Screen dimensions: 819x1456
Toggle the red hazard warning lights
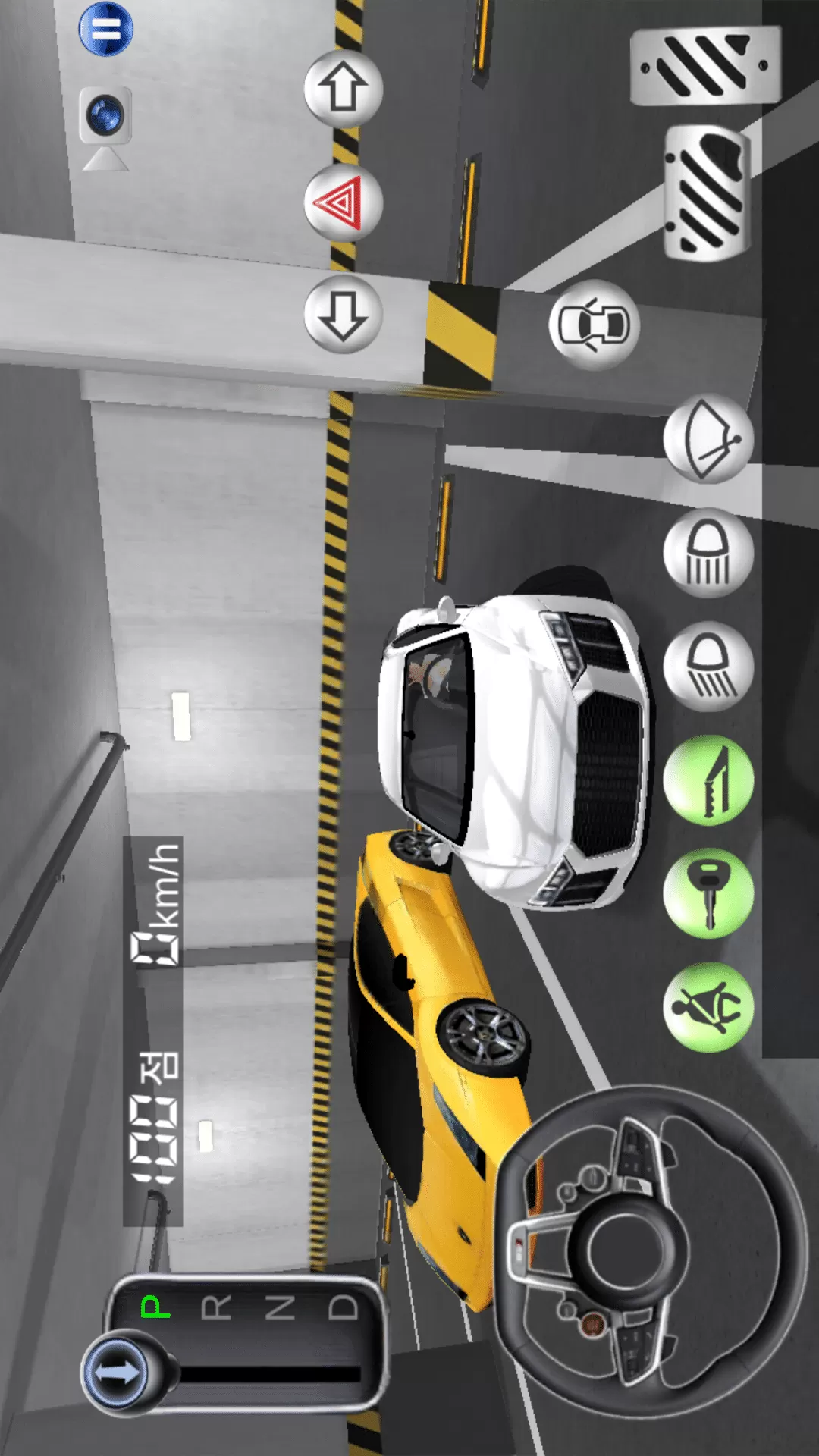(343, 202)
